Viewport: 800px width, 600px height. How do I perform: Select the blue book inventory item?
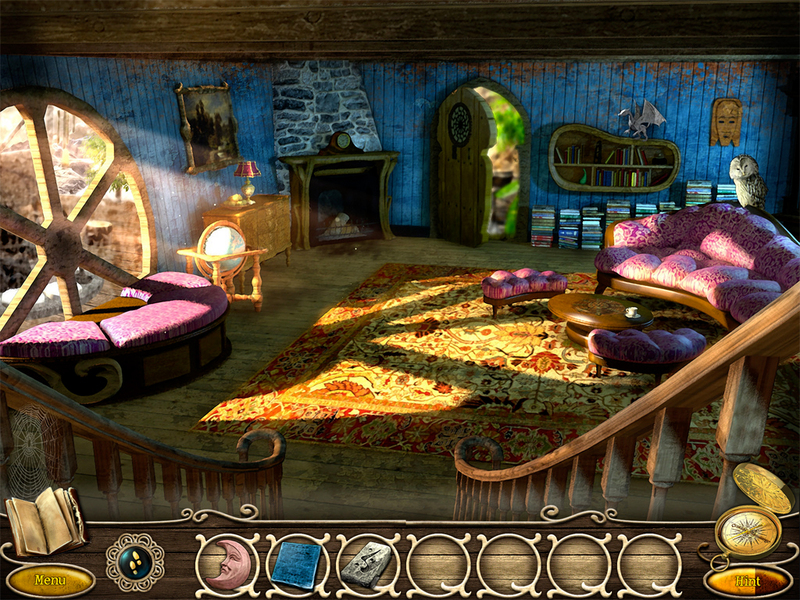point(297,564)
